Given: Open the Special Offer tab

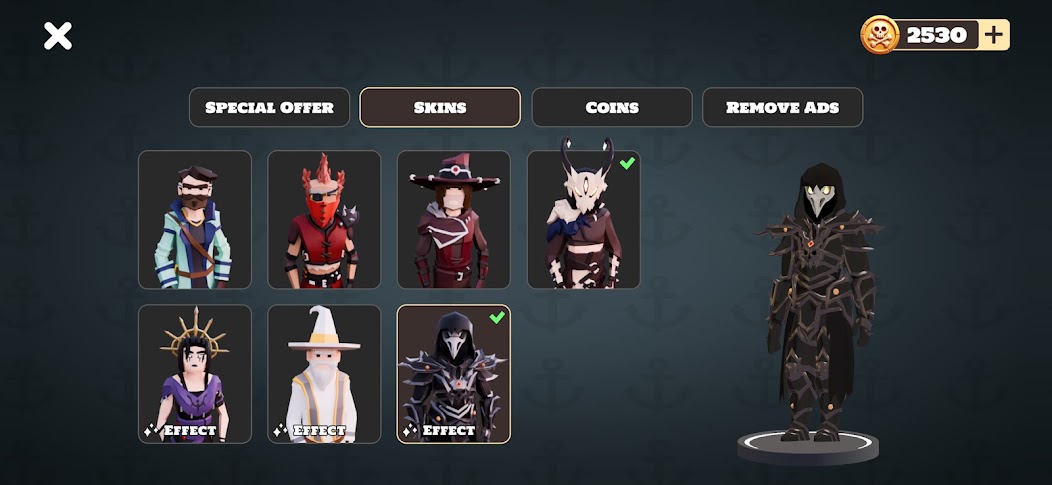Looking at the screenshot, I should coord(269,108).
